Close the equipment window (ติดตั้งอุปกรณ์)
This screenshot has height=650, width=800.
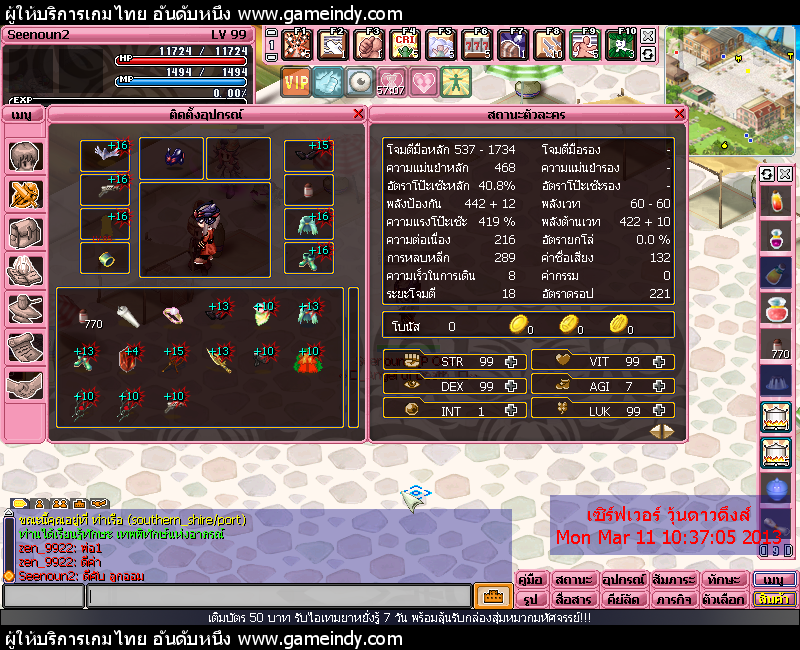[x=359, y=114]
